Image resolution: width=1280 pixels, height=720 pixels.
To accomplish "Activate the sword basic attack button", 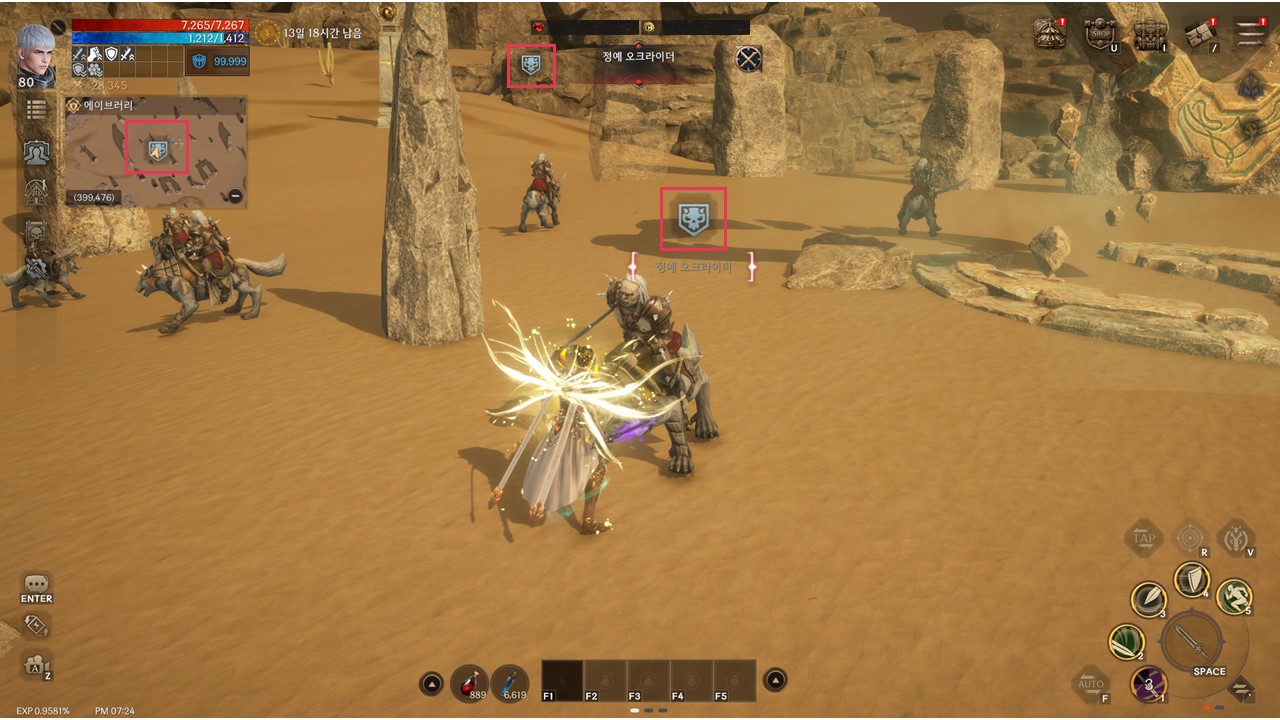I will [x=1193, y=640].
